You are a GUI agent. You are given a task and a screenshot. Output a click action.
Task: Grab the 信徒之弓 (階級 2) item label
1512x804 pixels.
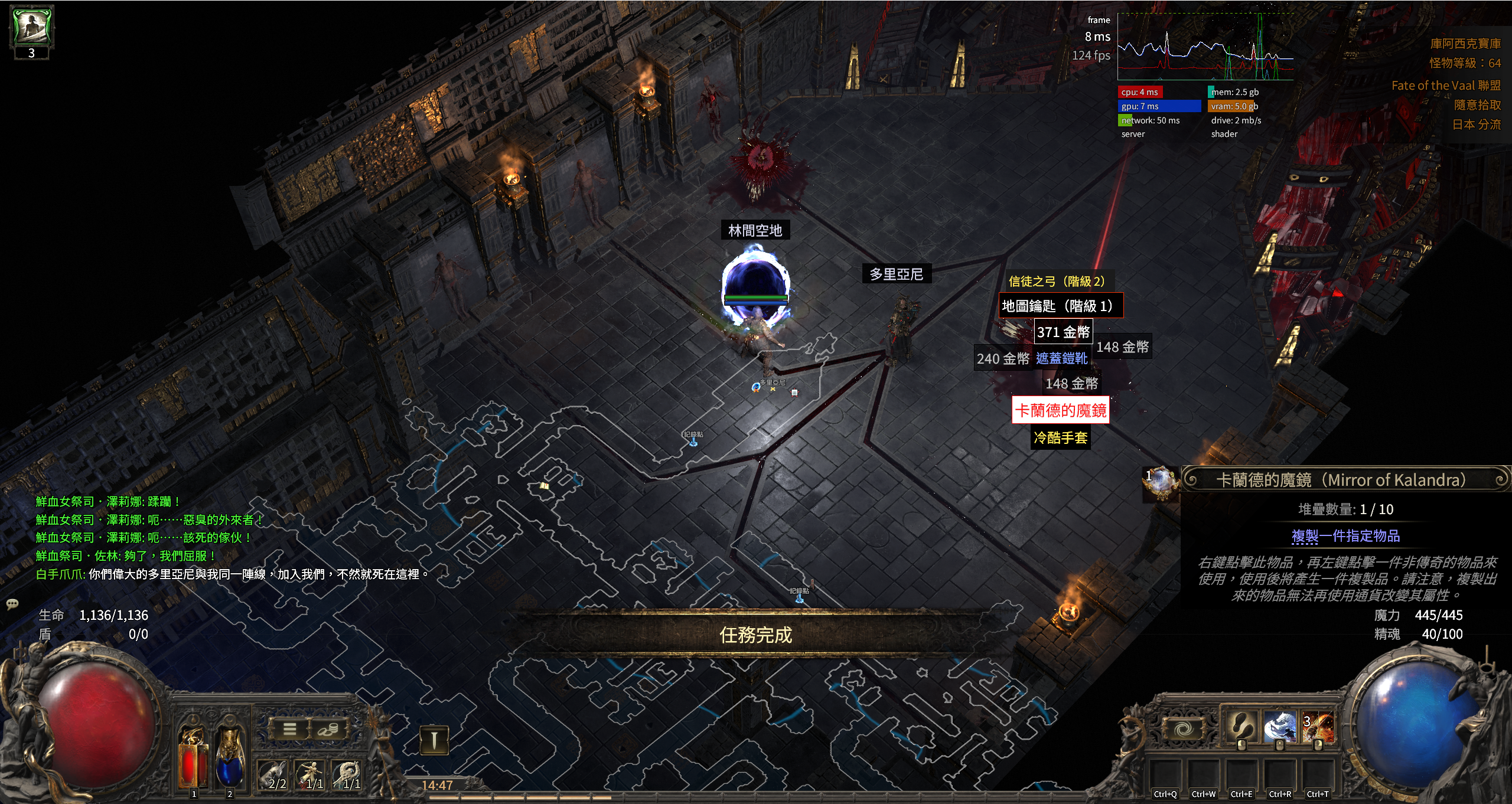point(1056,281)
